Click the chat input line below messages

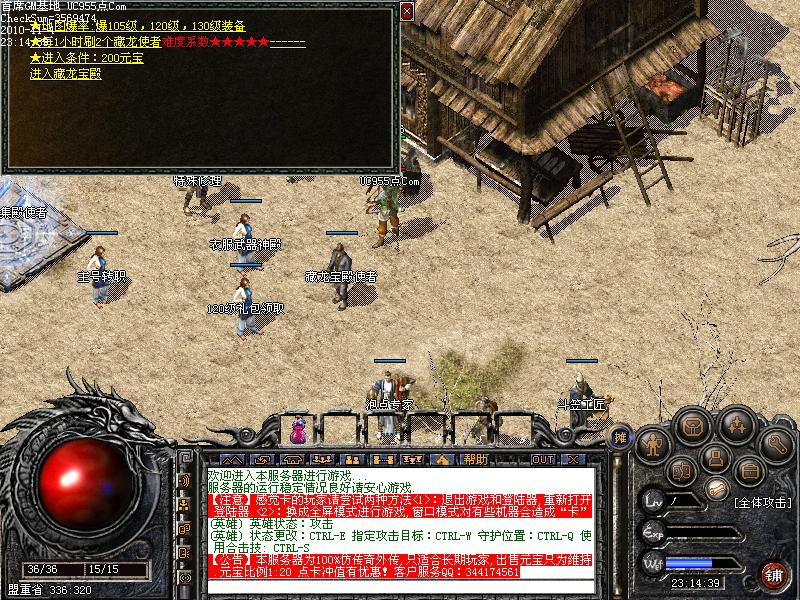(x=398, y=587)
